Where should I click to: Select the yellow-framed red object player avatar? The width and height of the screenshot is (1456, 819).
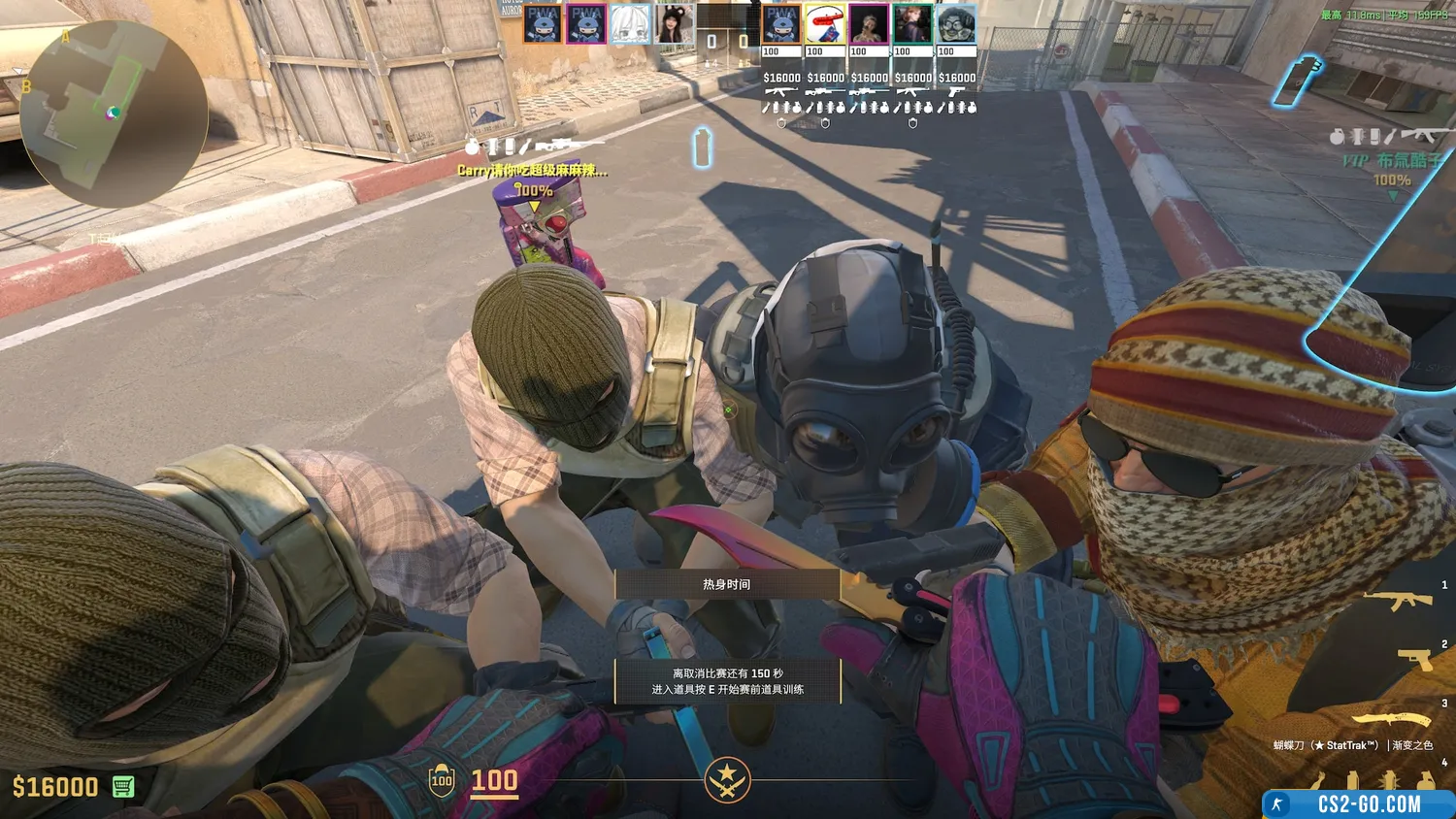point(825,25)
